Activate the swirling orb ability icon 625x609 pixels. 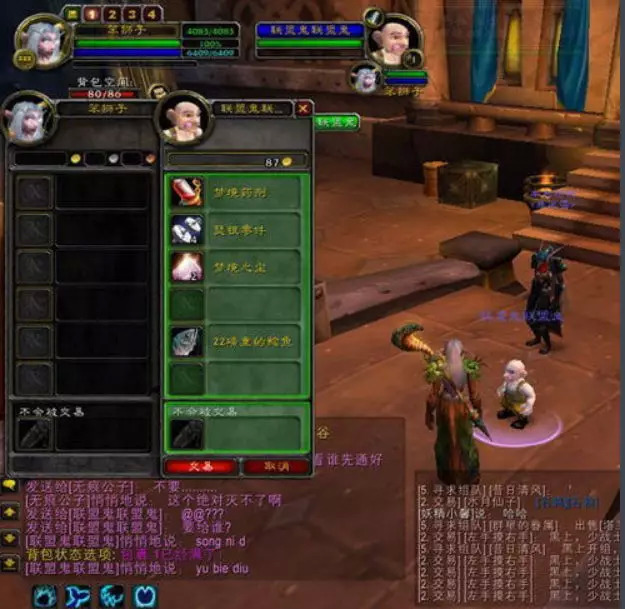(x=46, y=596)
